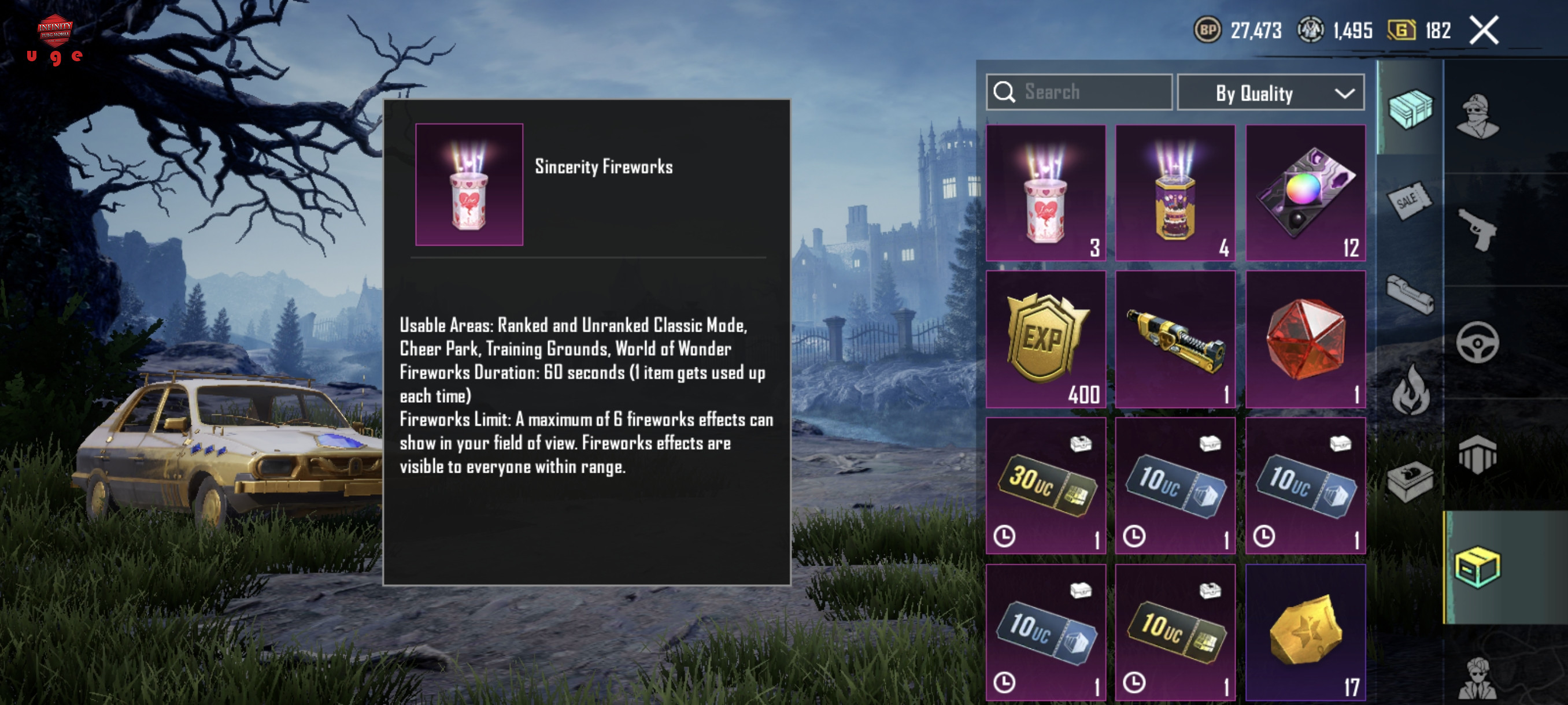Select the 30 UC voucher slot

pos(1046,485)
